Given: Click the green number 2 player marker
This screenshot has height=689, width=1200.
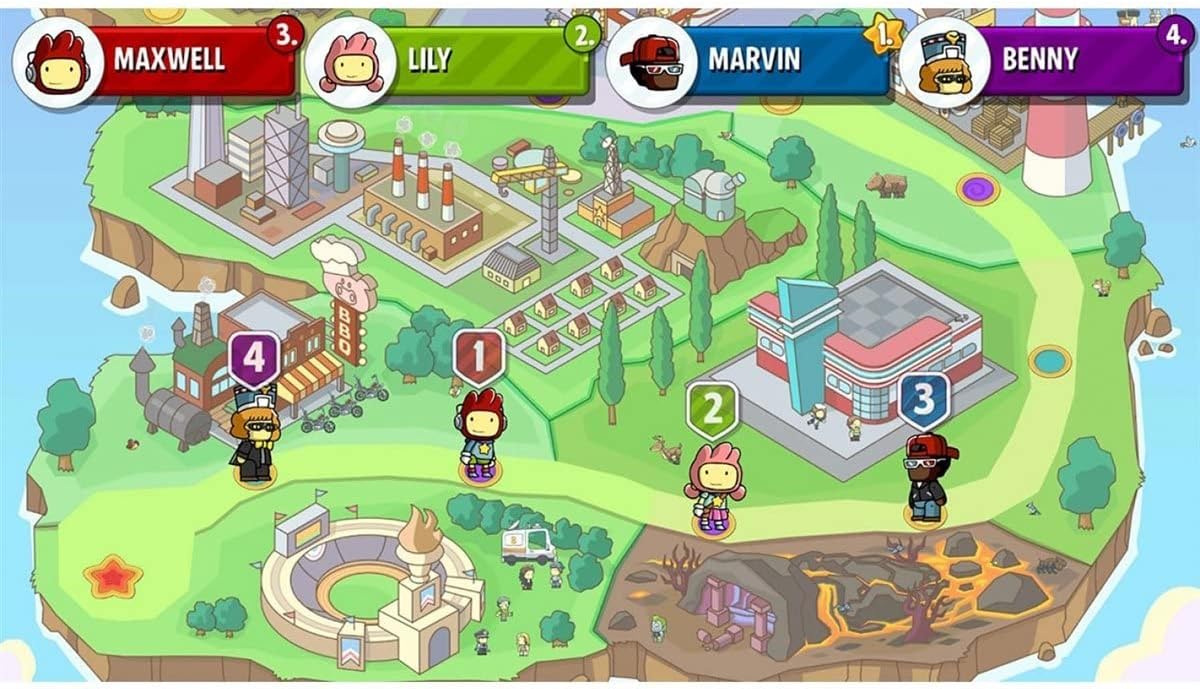Looking at the screenshot, I should (712, 409).
